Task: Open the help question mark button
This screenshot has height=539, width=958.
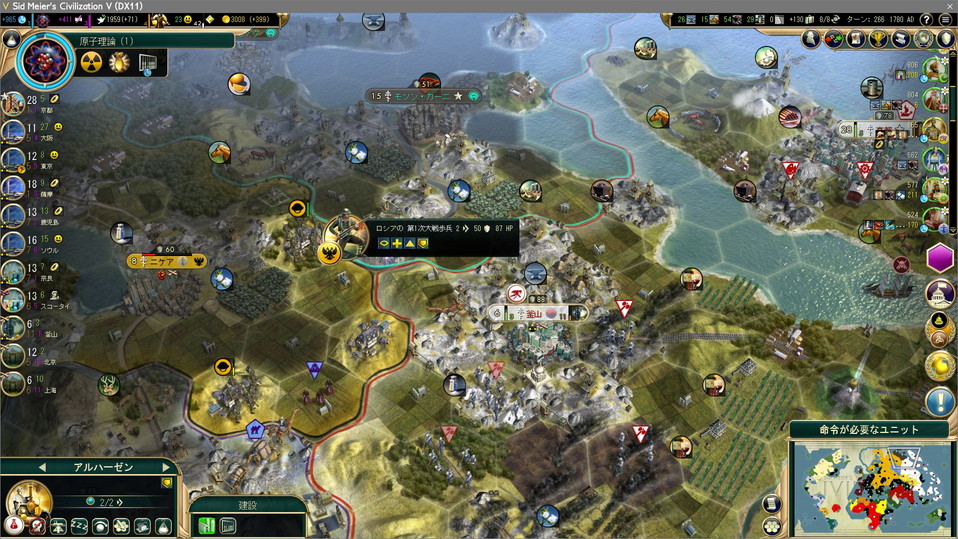Action: pos(925,20)
